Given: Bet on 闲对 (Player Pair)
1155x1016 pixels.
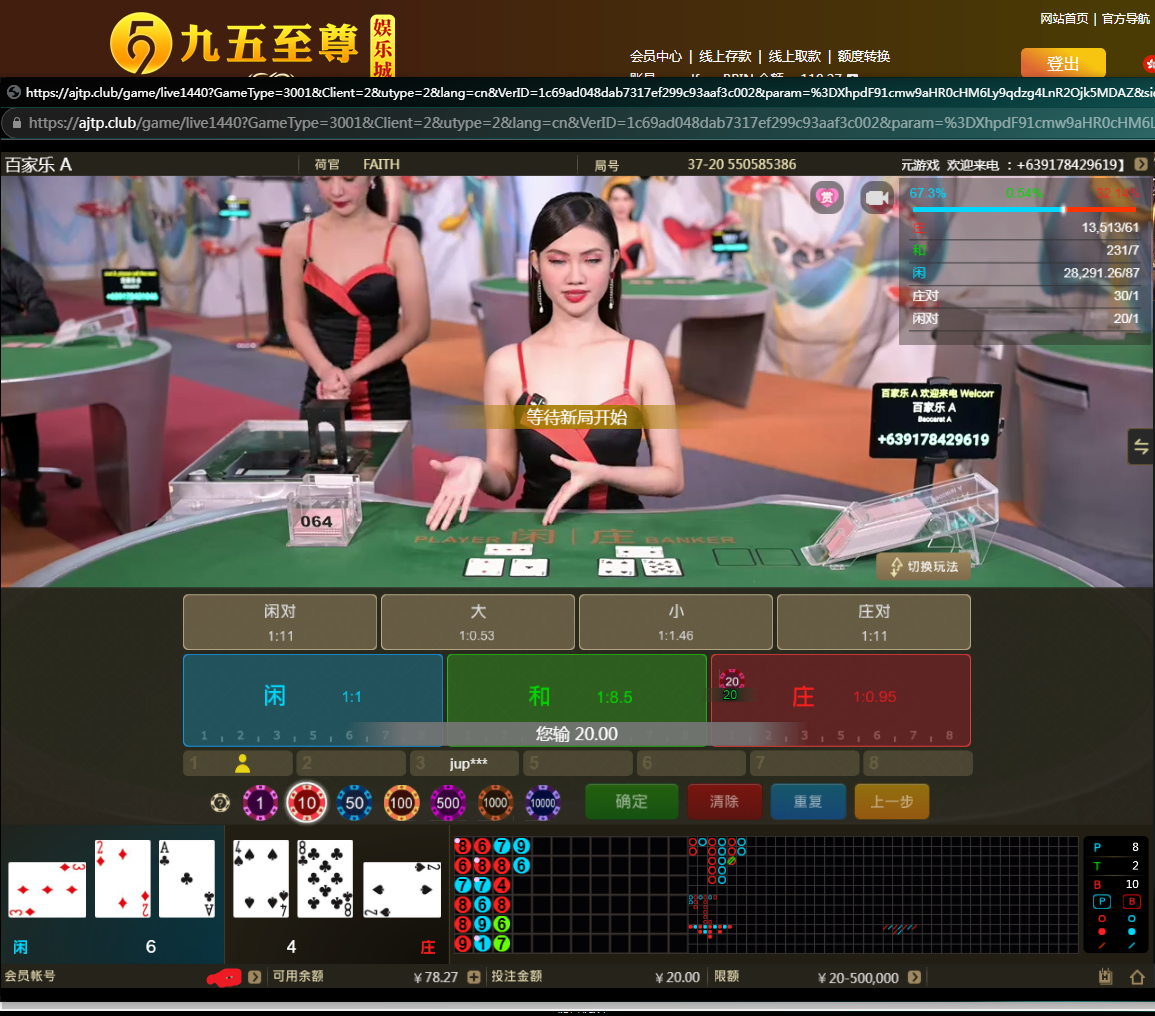Looking at the screenshot, I should pos(280,622).
